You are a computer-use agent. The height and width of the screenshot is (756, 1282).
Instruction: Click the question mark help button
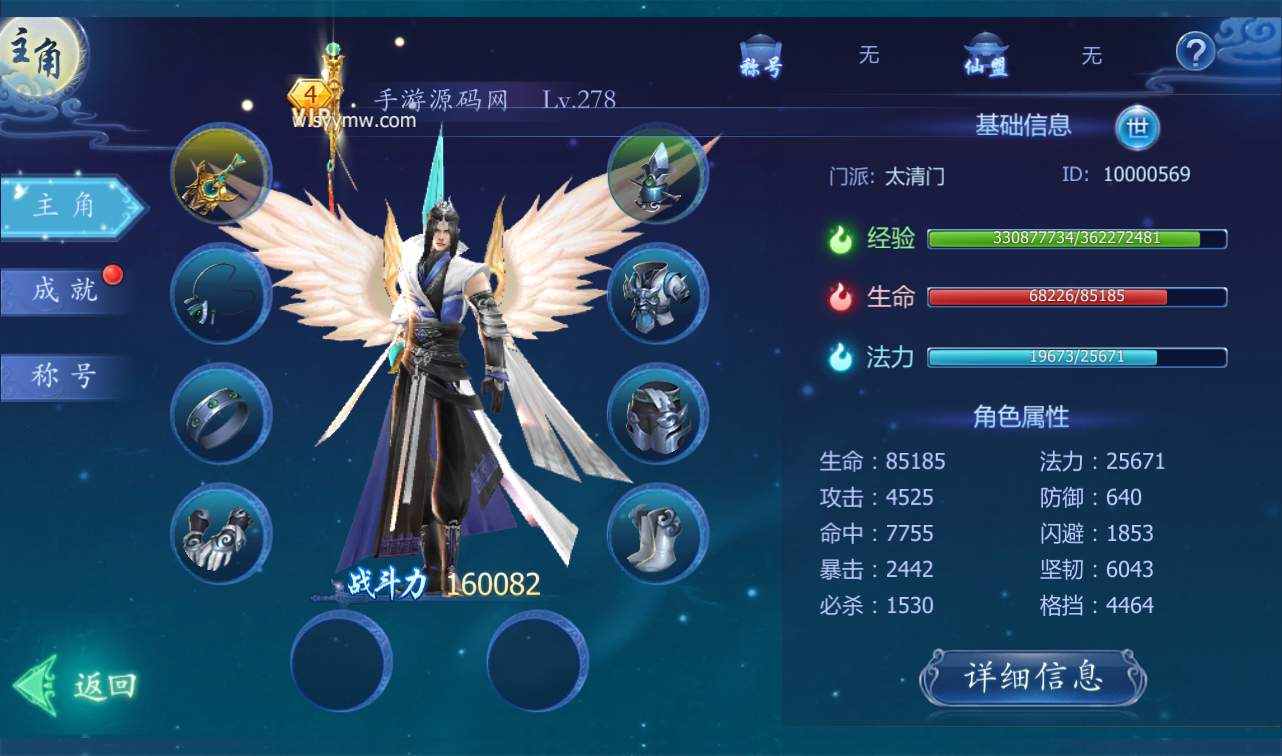coord(1194,51)
